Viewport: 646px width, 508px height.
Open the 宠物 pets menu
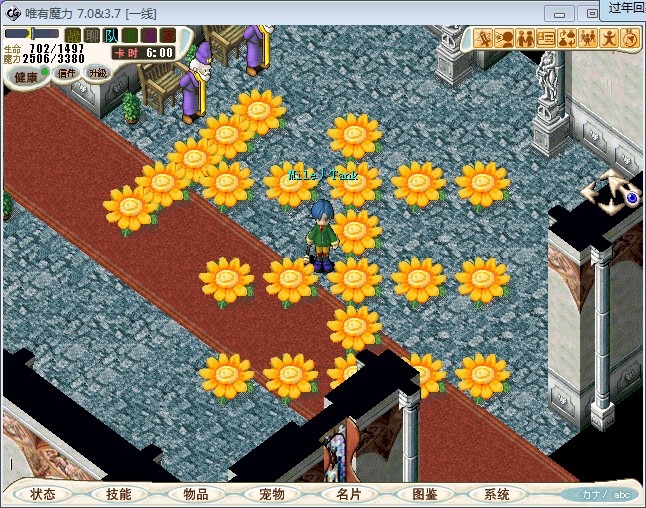271,494
